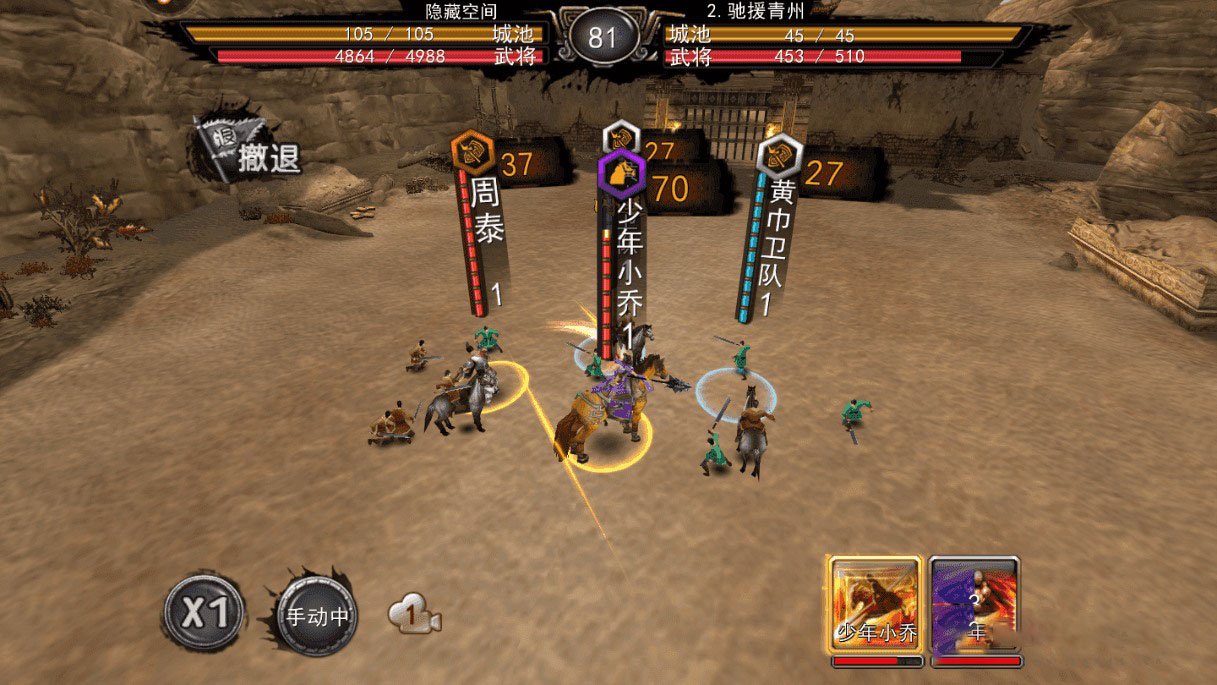Activate the gold-framed 少年小乔 skill card
This screenshot has width=1217, height=685.
point(876,604)
